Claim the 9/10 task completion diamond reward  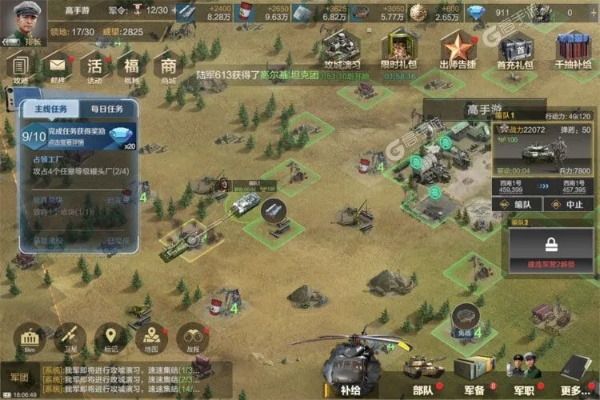(x=121, y=138)
